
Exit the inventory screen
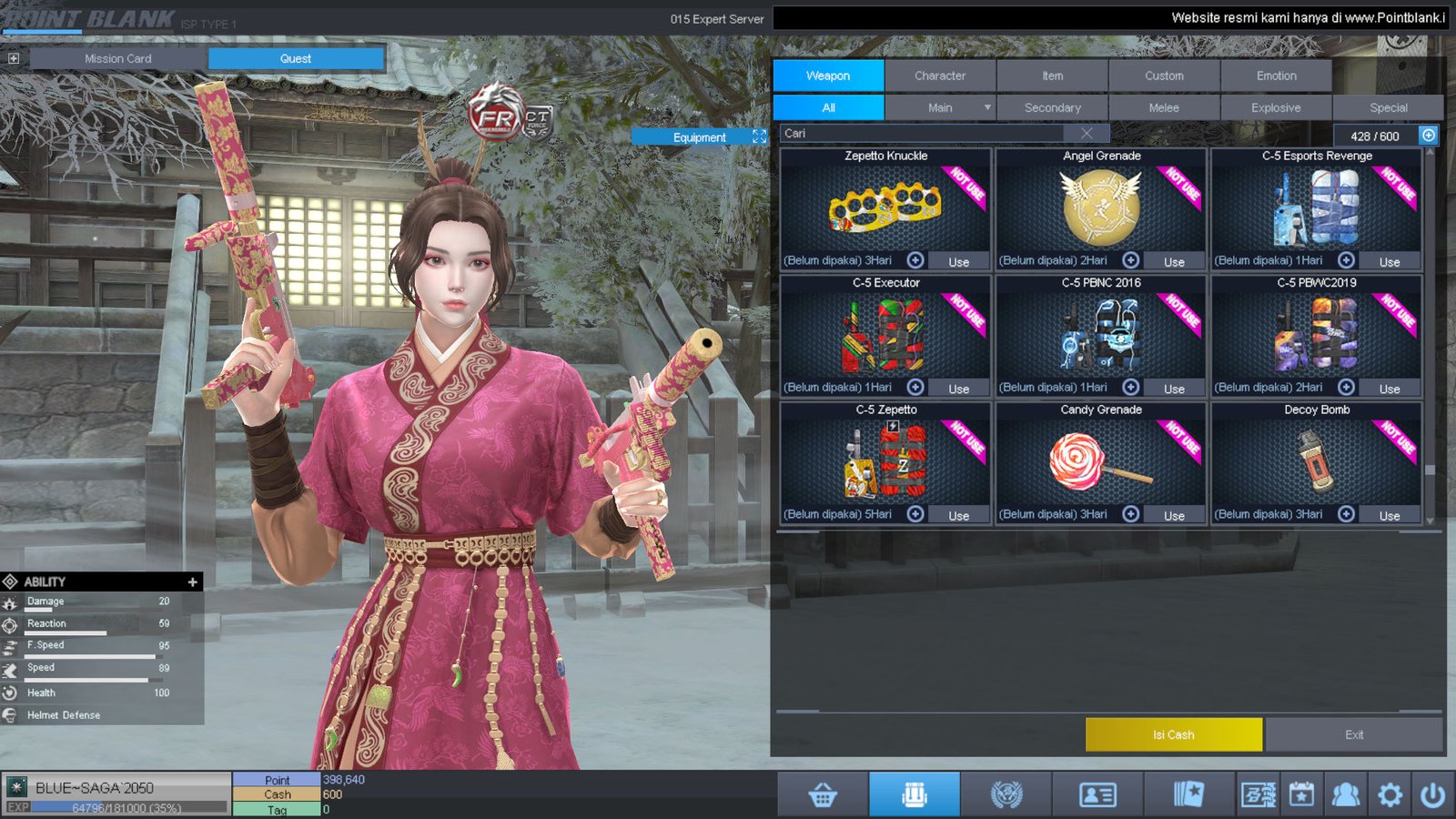tap(1353, 734)
